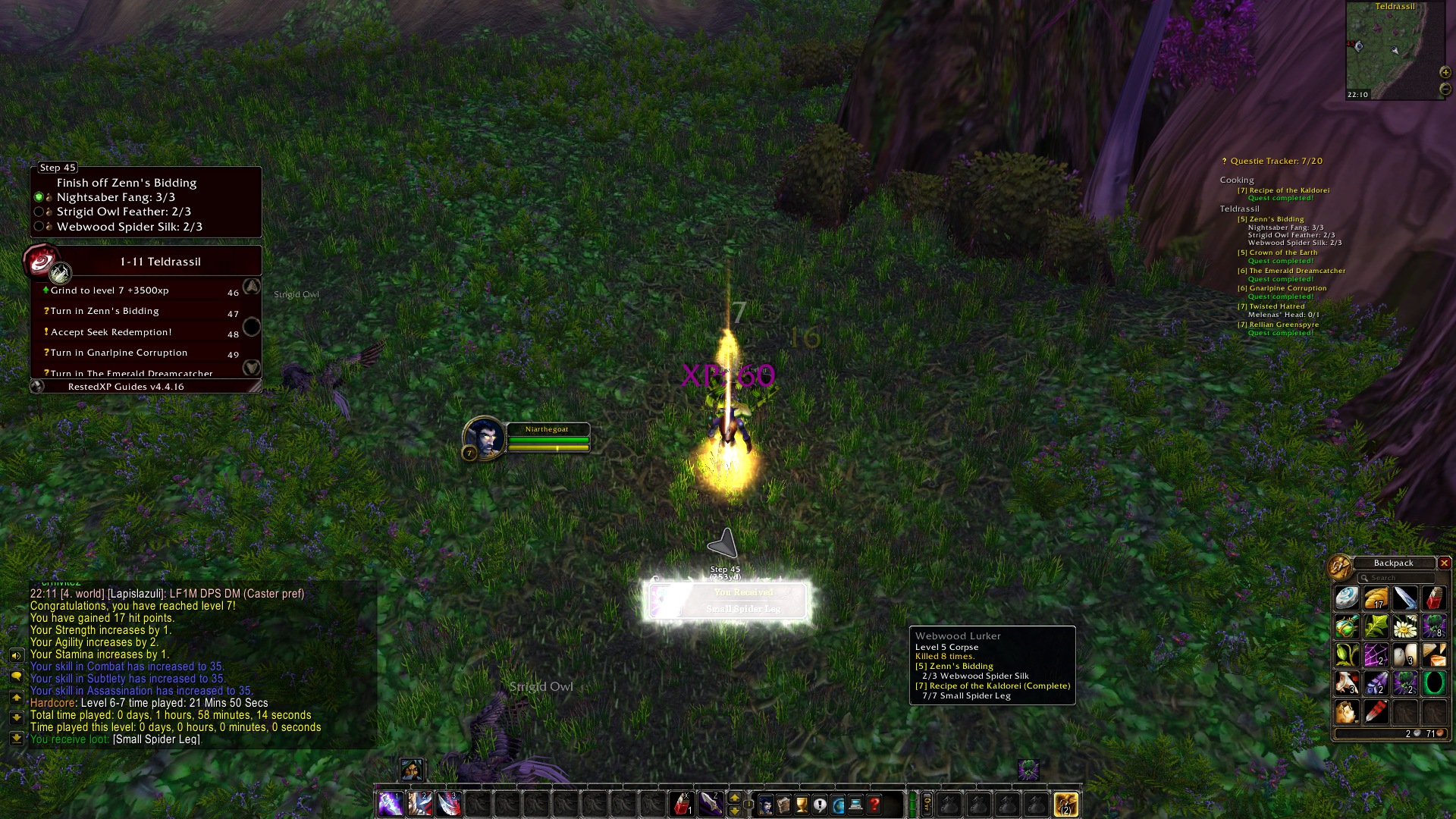Select the red feather item in backpack

pos(1376,712)
